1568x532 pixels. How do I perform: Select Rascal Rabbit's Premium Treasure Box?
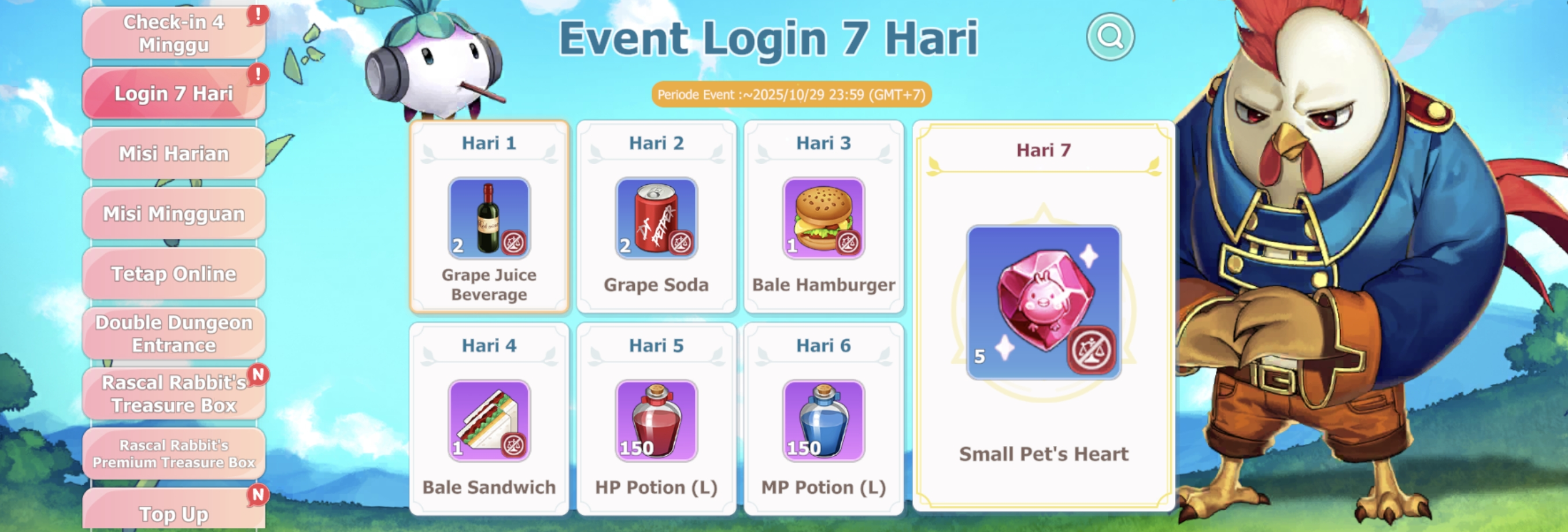pos(173,453)
